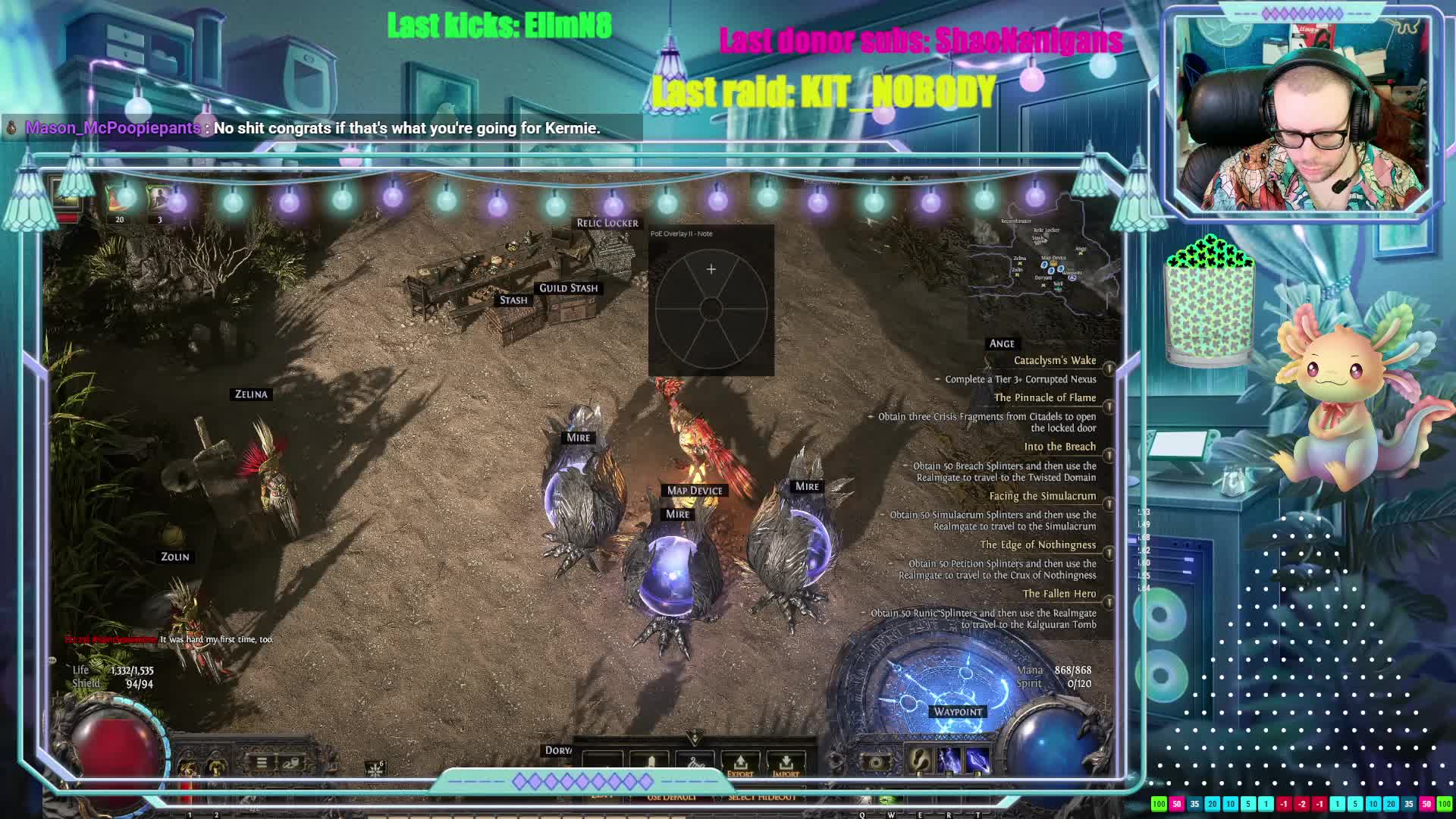Select the Into the Breach quest
Image resolution: width=1456 pixels, height=819 pixels.
coord(1059,447)
